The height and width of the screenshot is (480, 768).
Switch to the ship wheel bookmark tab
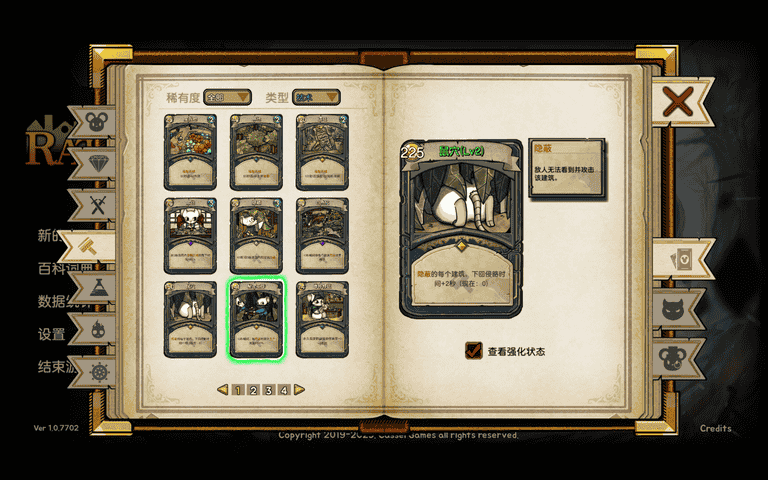(97, 371)
